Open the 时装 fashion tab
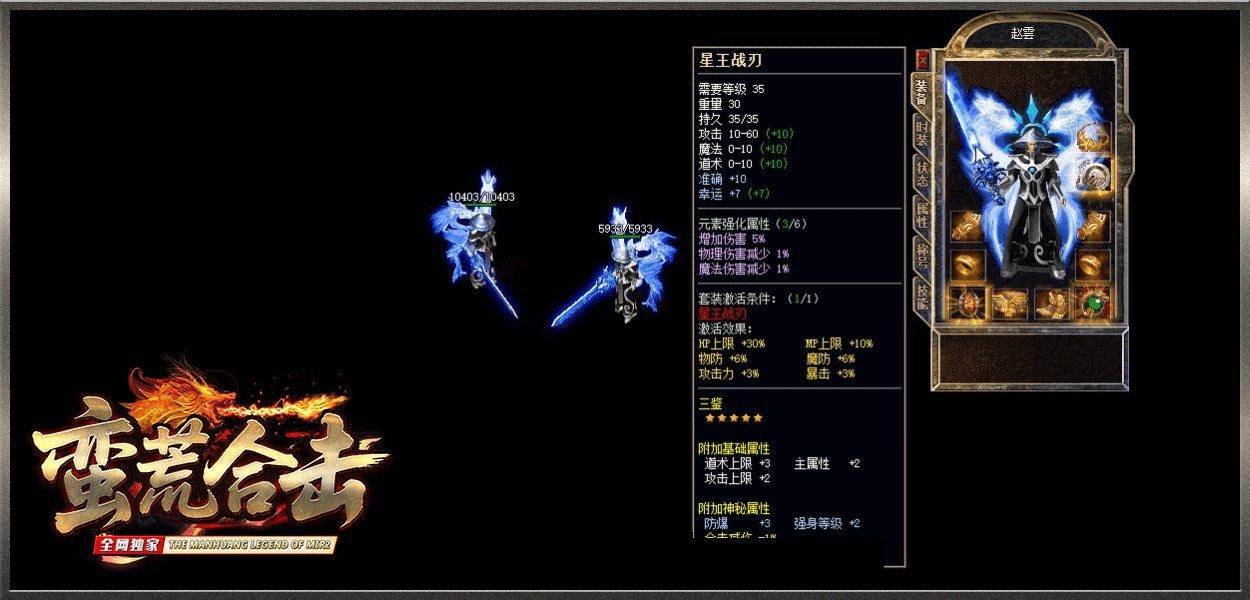Viewport: 1250px width, 600px height. (x=922, y=135)
